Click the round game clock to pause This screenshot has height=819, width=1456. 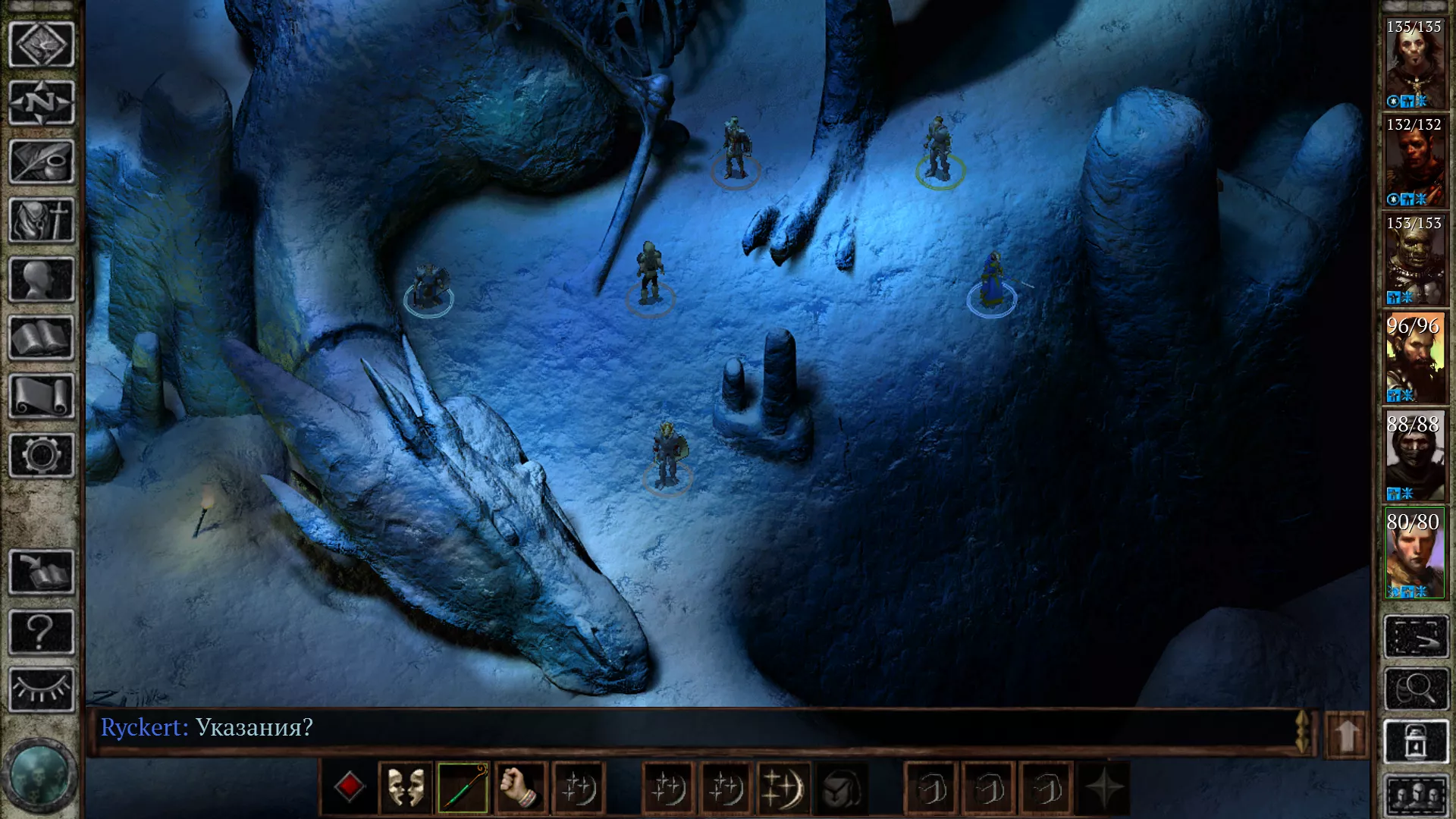point(39,776)
